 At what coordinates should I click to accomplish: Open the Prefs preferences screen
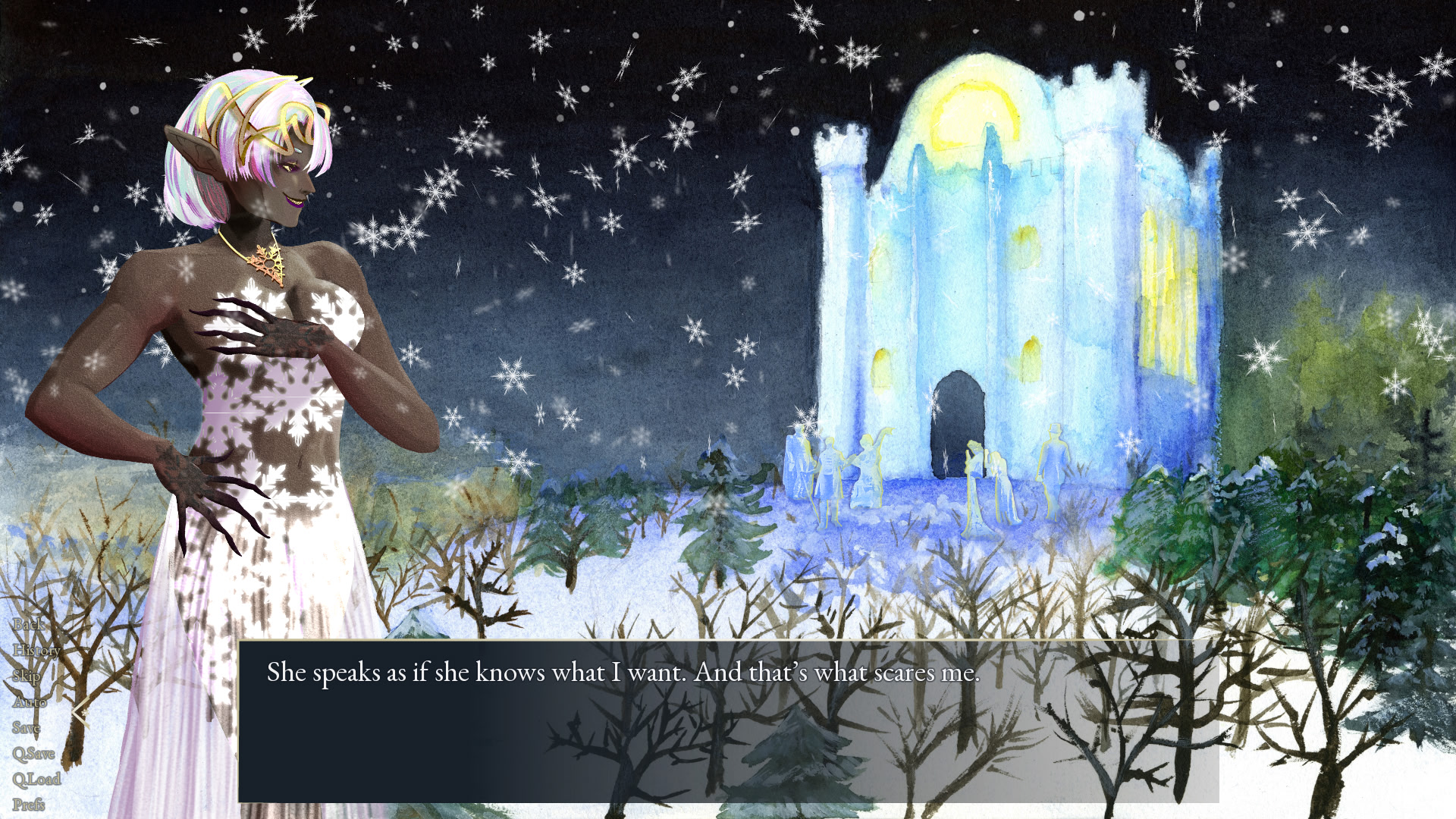pos(29,803)
